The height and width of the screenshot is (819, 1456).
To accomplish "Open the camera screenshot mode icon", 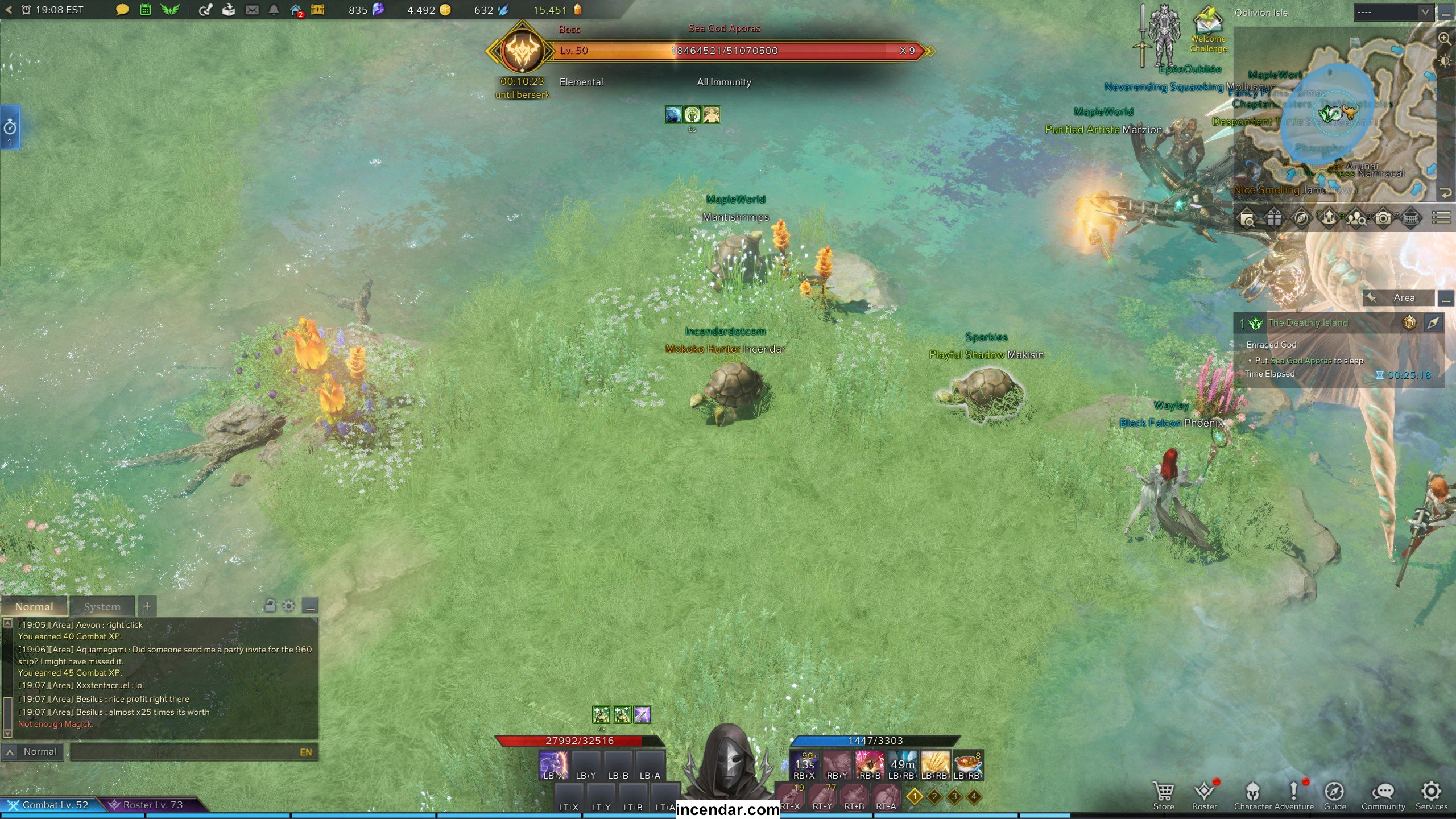I will click(1383, 218).
